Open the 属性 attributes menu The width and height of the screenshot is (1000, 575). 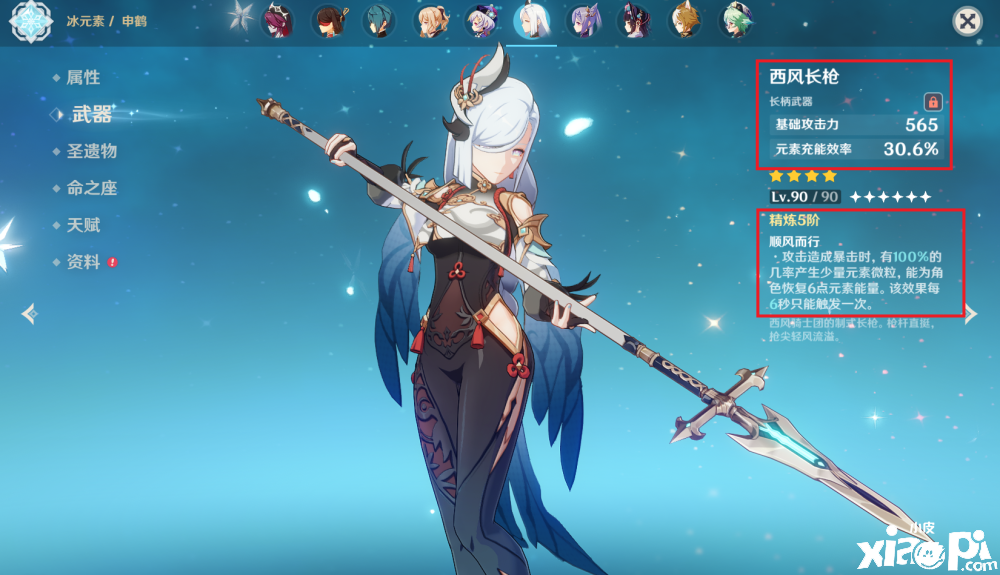coord(83,78)
